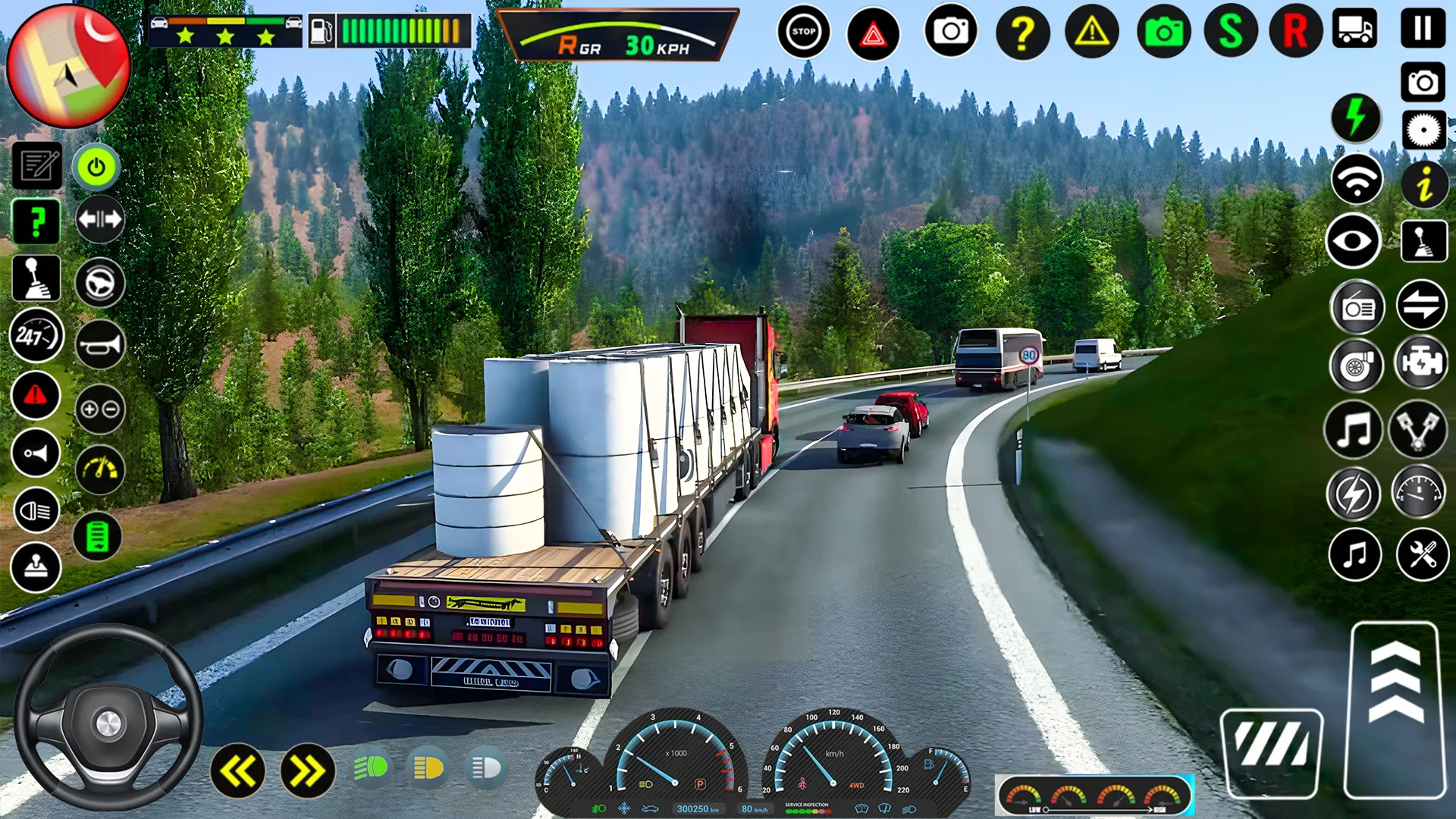Sound the horn button

[100, 346]
